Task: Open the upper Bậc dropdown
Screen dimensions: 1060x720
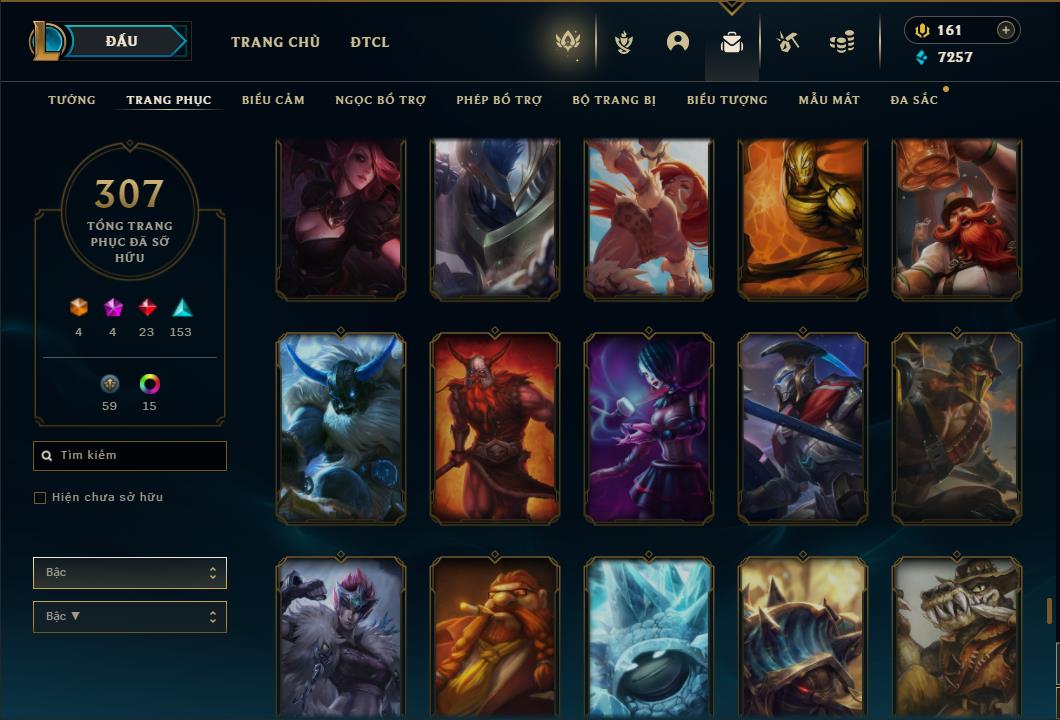Action: 130,573
